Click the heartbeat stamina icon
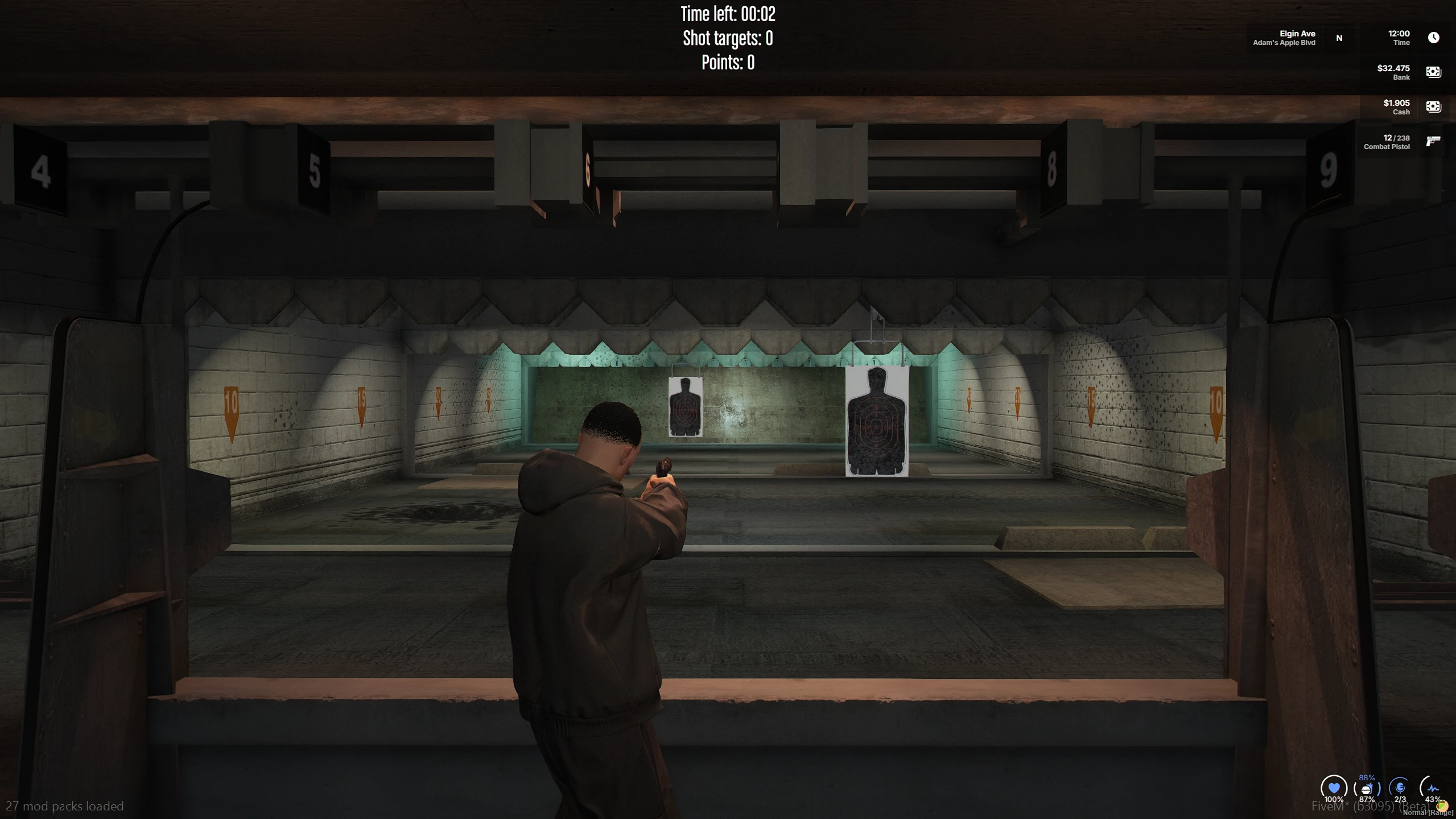This screenshot has width=1456, height=819. coord(1433,788)
